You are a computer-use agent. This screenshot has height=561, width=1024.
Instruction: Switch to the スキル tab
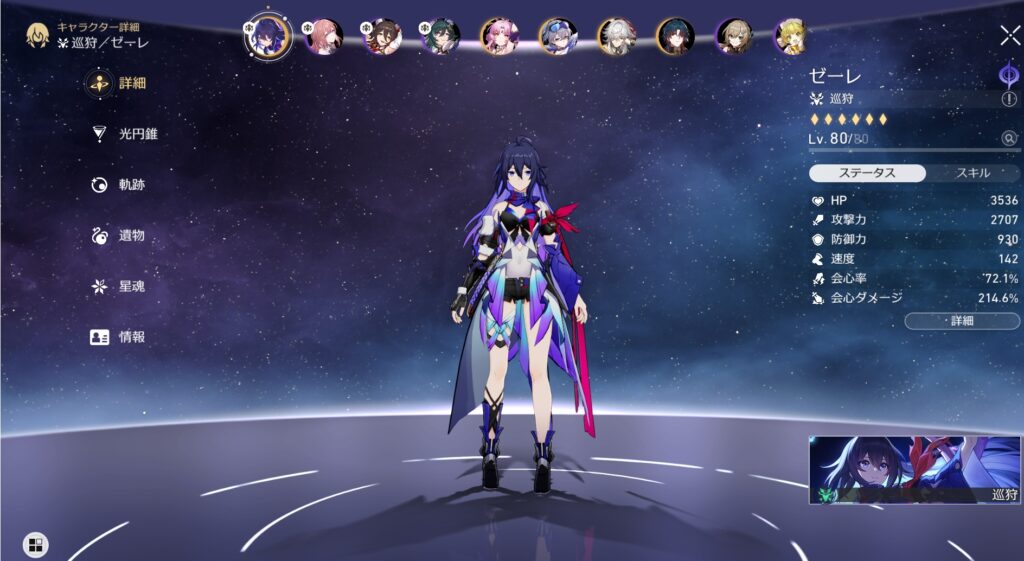[972, 173]
